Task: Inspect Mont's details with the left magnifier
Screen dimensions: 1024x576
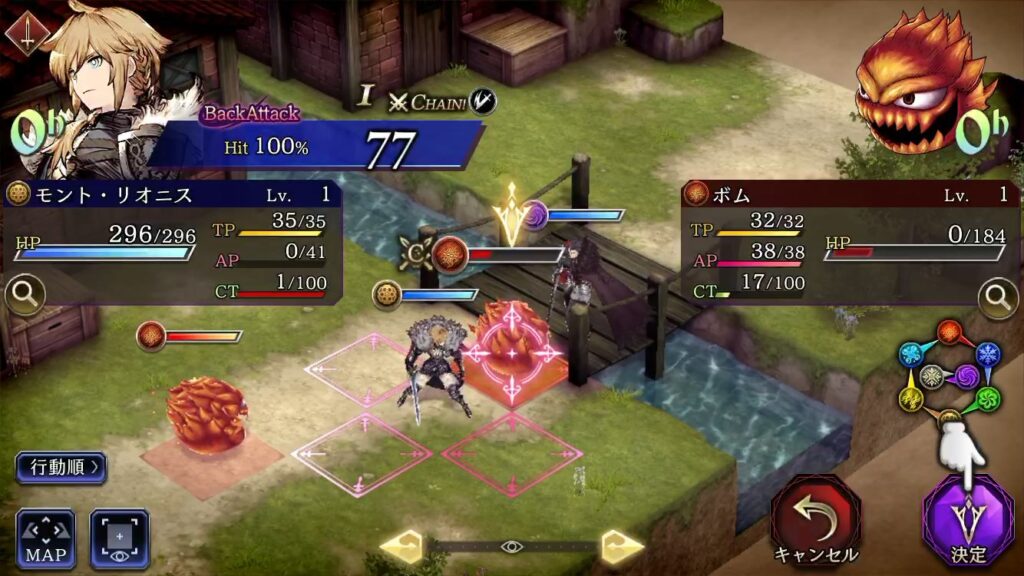Action: coord(22,295)
